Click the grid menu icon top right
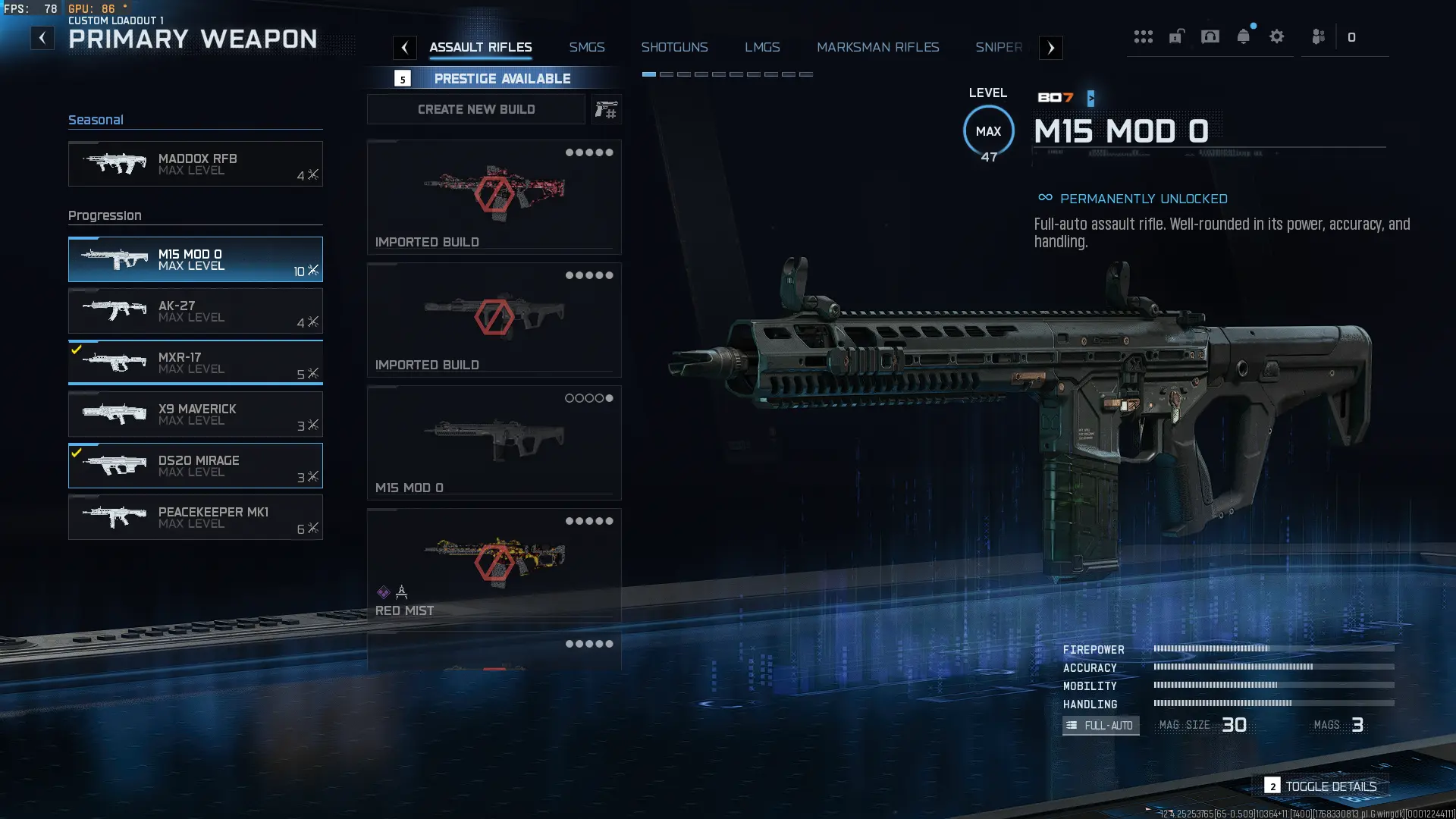This screenshot has width=1456, height=819. click(1143, 36)
